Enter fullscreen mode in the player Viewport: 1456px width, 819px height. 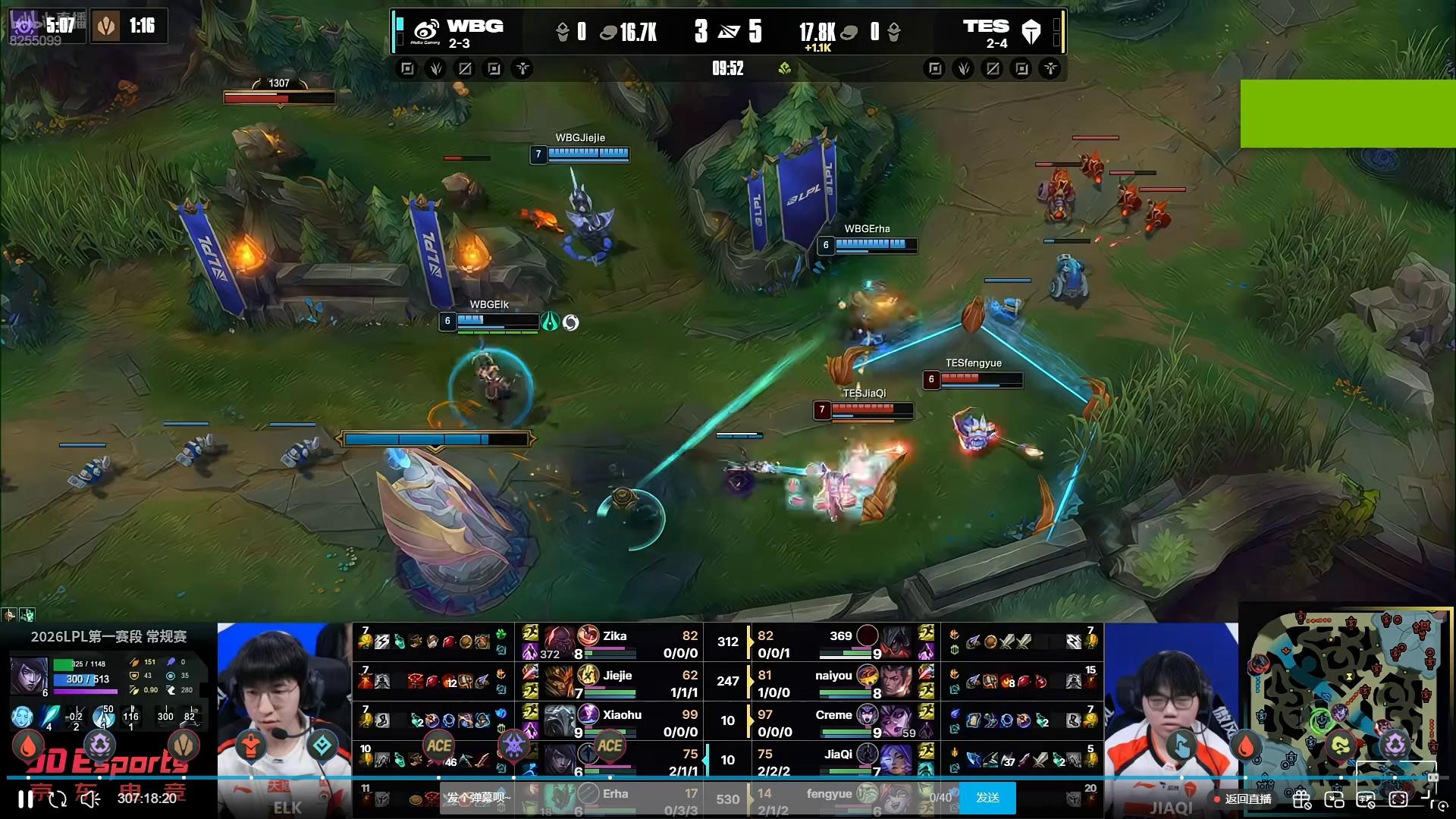click(x=1429, y=799)
